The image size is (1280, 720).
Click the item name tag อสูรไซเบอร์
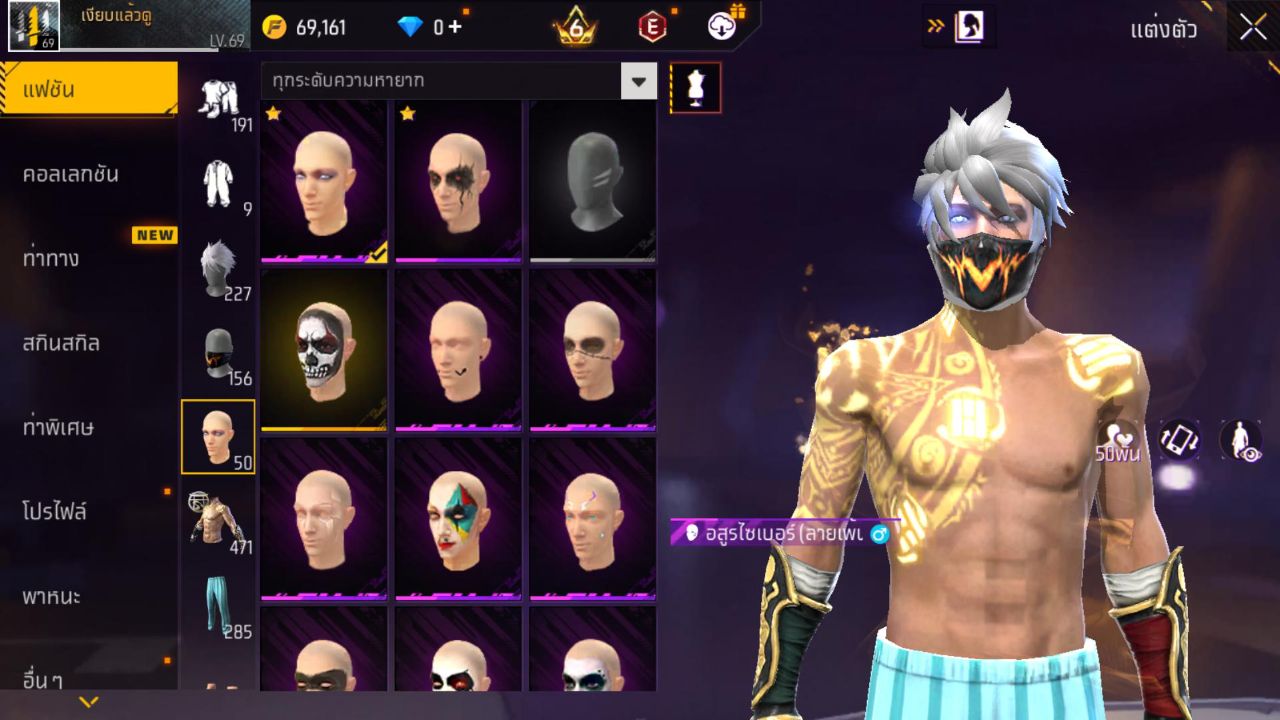[x=780, y=536]
